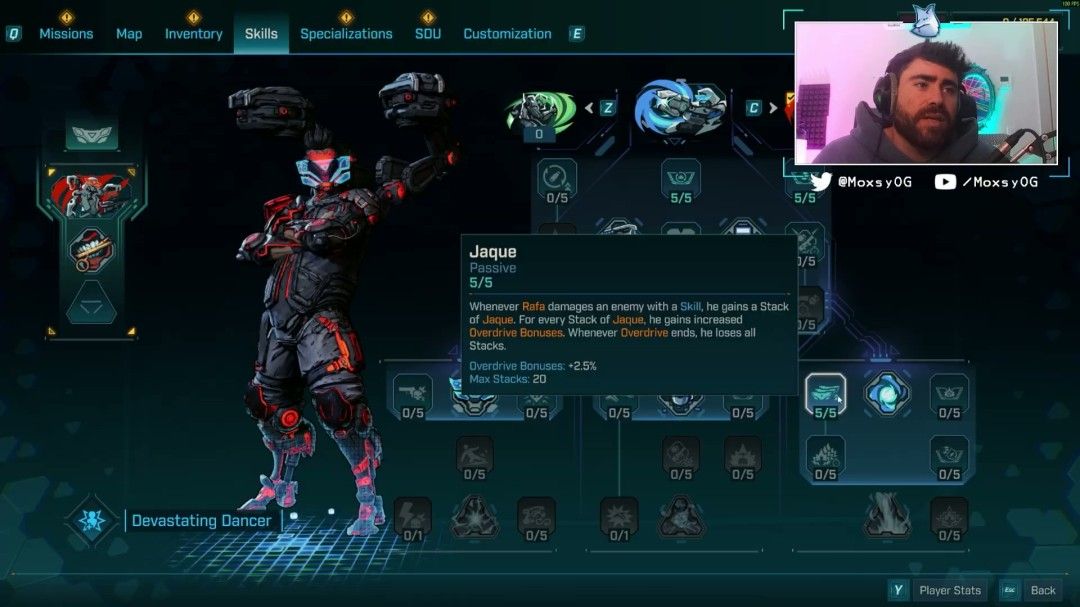Select the empty capstone slot in the loadout column
This screenshot has width=1080, height=607.
(91, 303)
